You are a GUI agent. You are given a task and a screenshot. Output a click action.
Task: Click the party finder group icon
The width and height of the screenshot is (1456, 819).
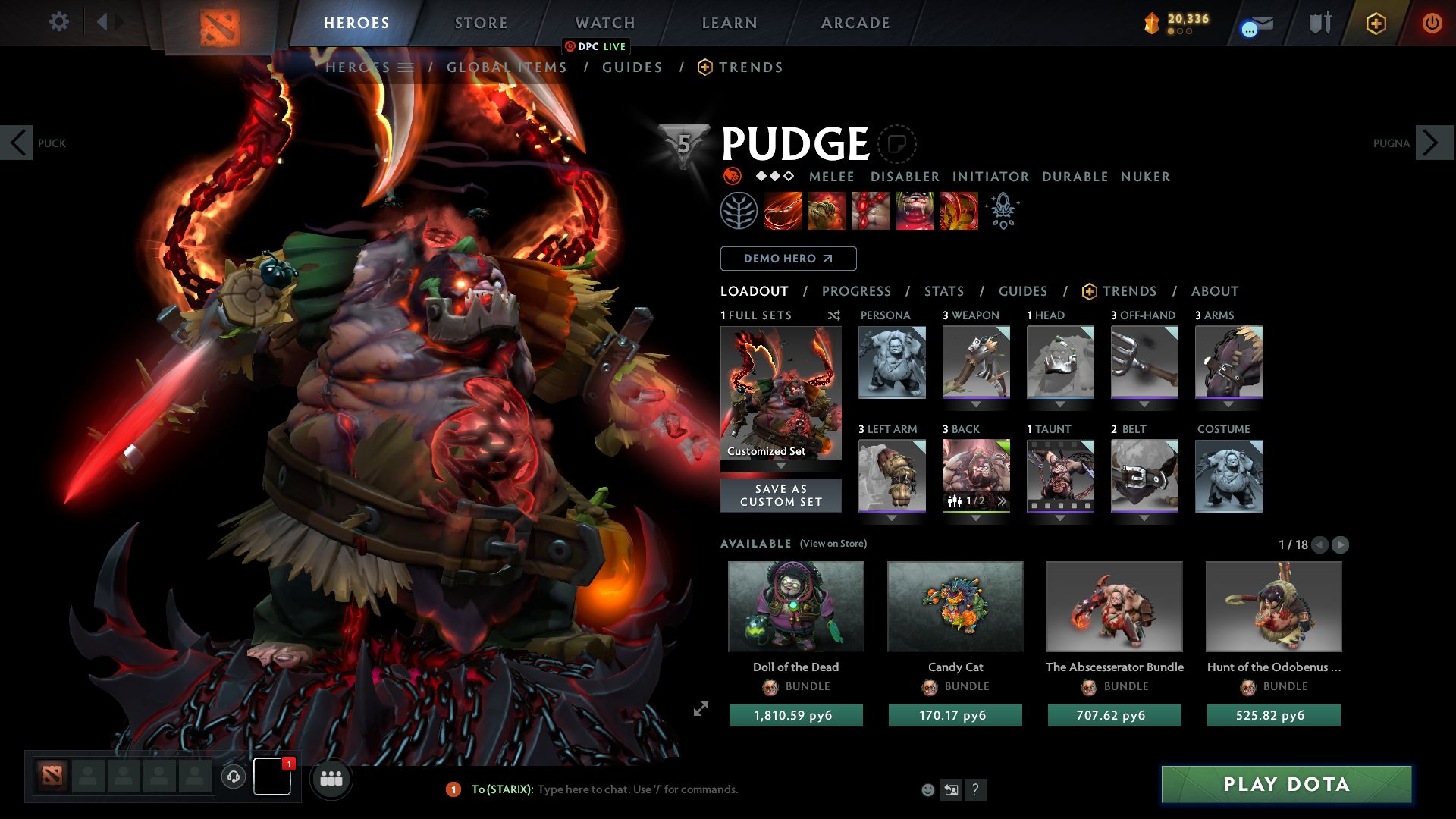[331, 779]
